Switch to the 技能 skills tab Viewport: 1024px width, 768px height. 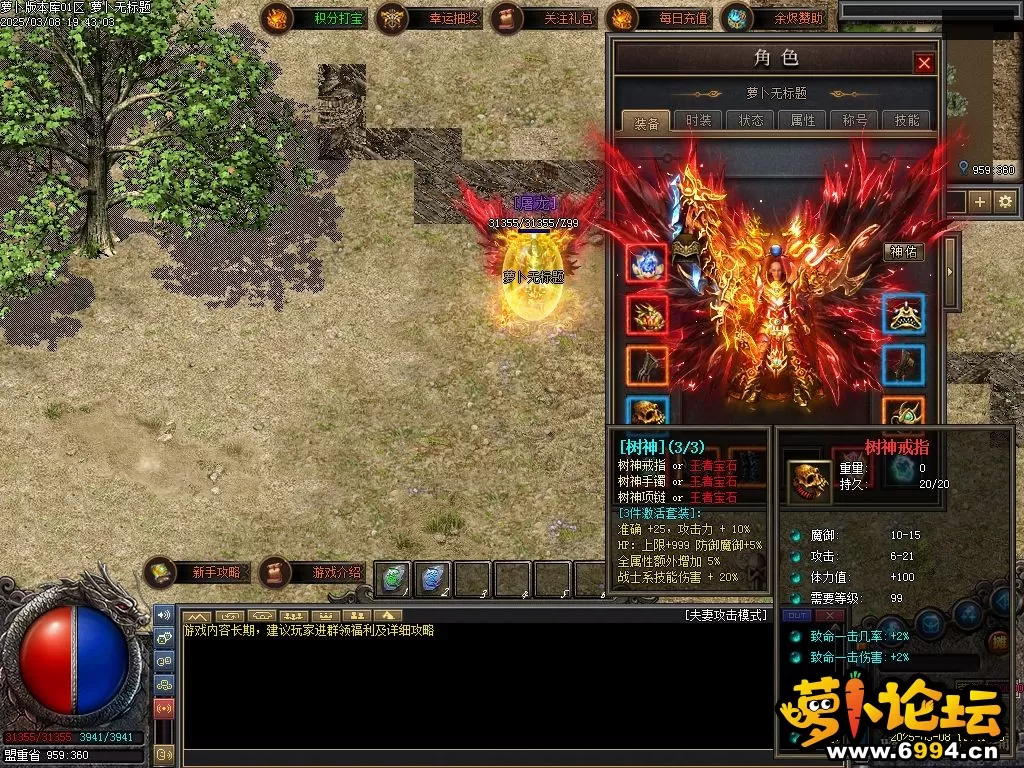pos(906,120)
